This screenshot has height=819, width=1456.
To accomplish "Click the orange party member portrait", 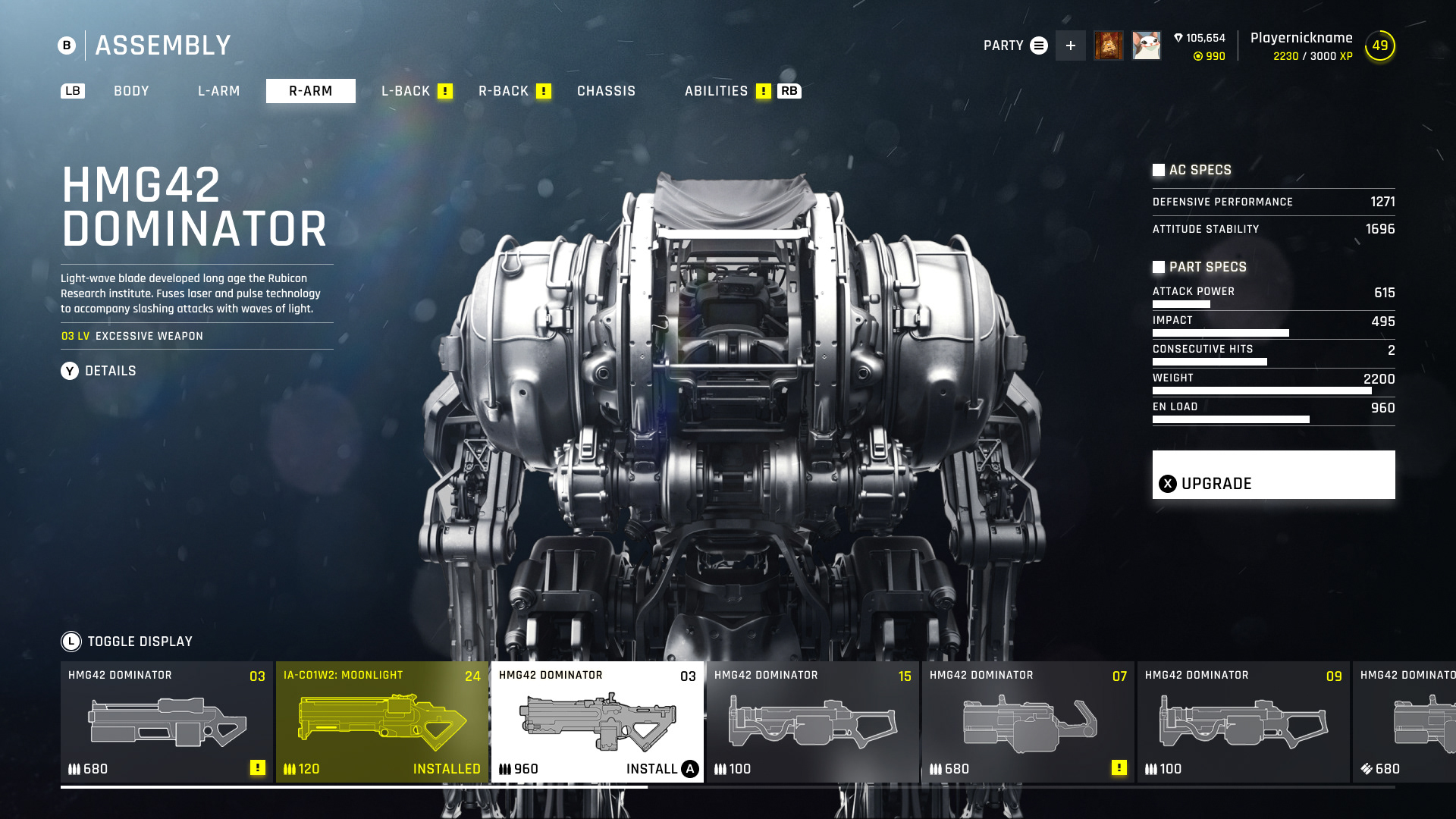I will pos(1108,45).
